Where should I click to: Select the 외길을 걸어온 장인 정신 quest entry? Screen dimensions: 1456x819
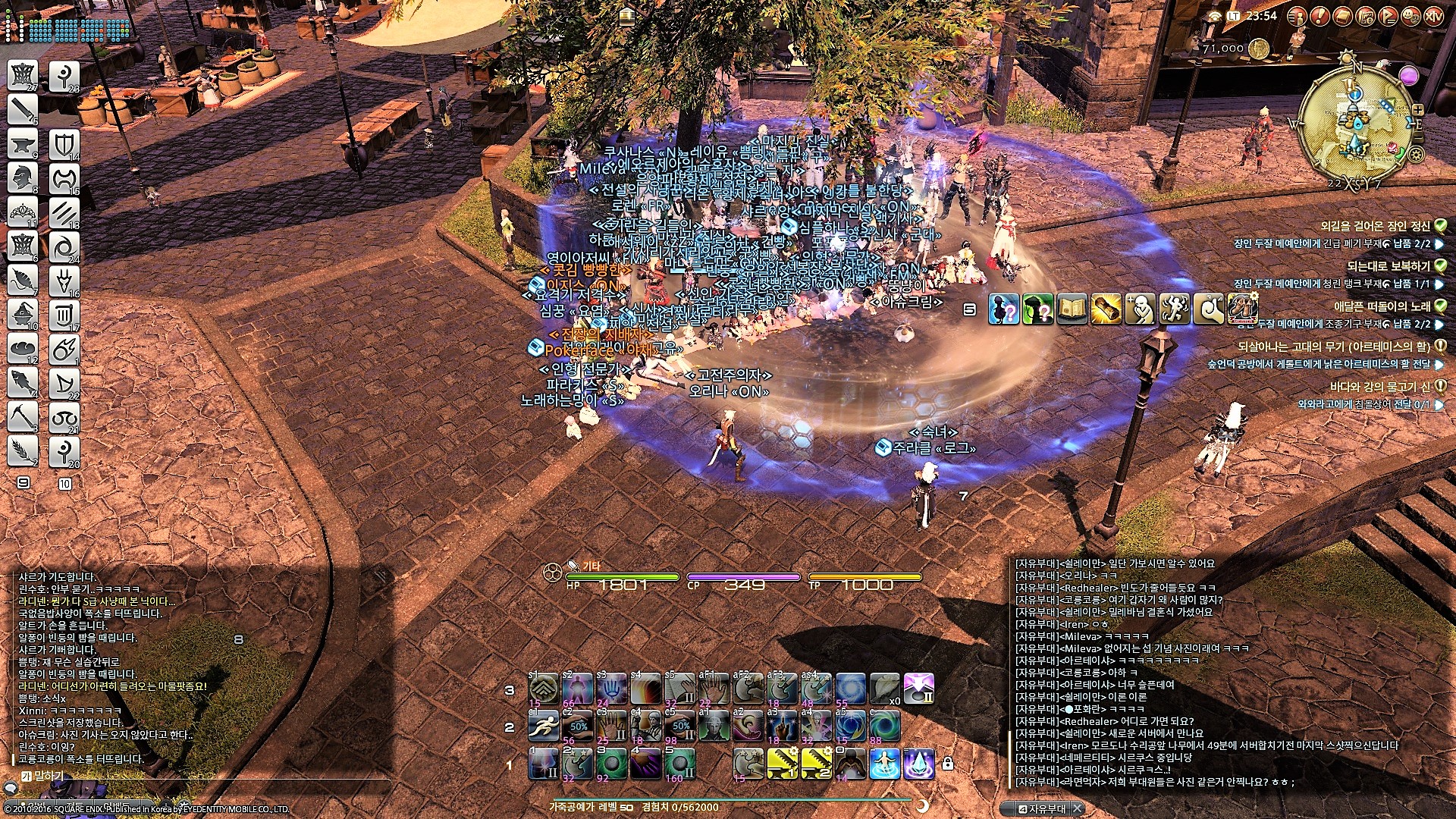click(x=1375, y=226)
